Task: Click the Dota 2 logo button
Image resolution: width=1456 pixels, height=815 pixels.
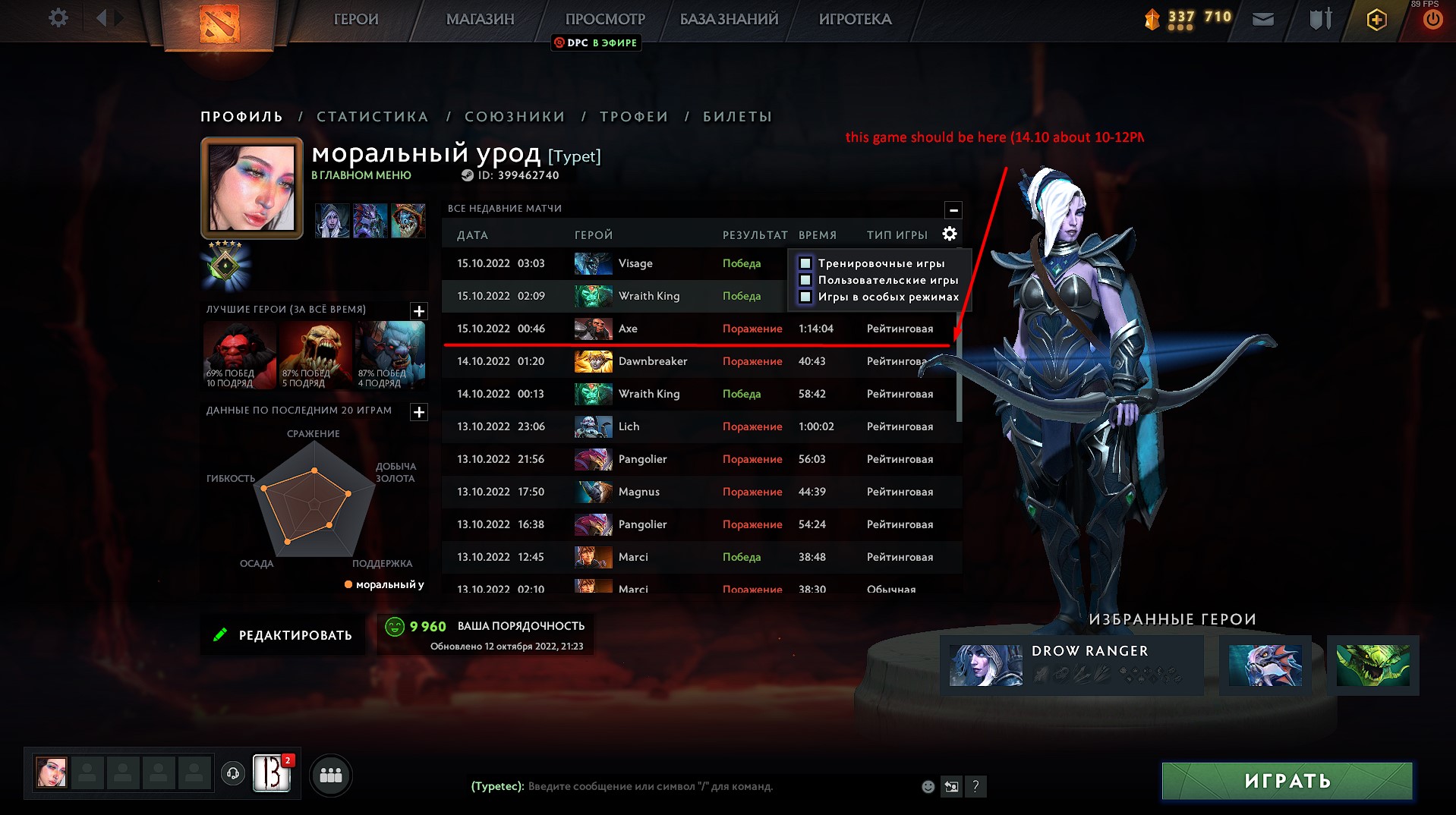Action: 219,24
